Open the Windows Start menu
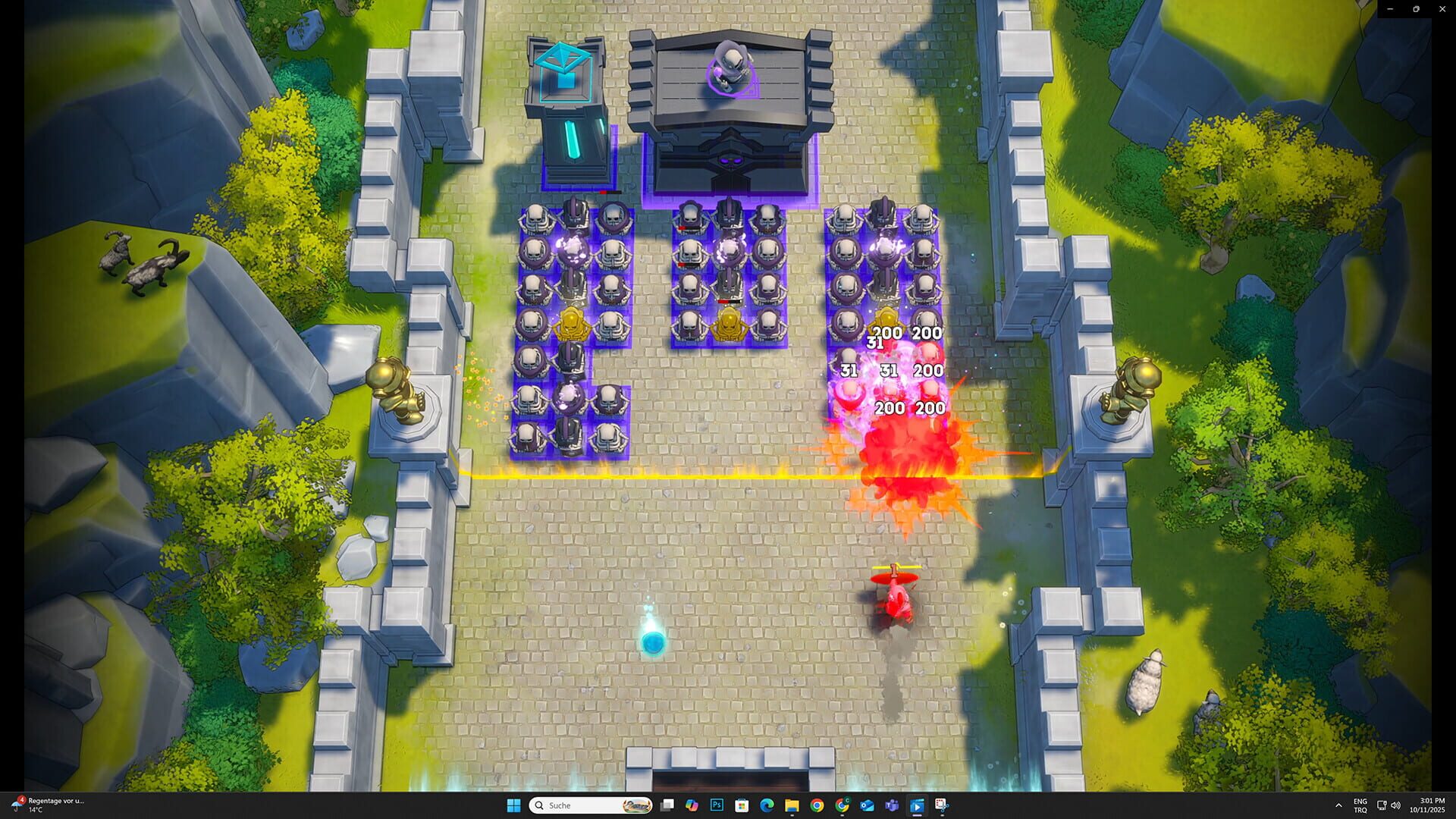Screen dimensions: 1456x819 (x=513, y=805)
